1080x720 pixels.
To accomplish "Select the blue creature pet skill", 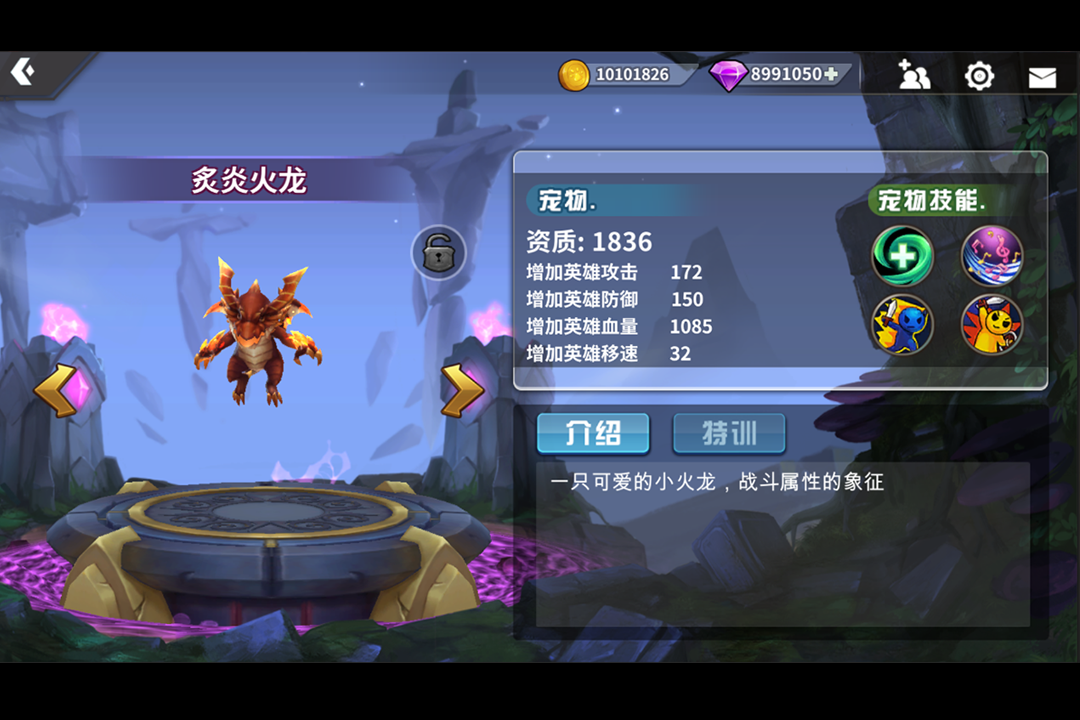I will coord(902,325).
